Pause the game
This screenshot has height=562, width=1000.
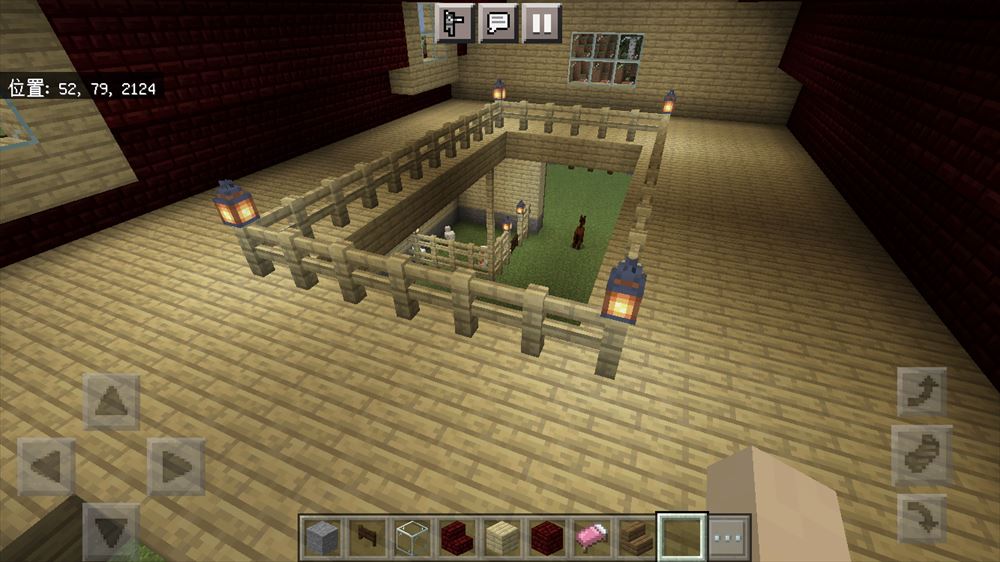pyautogui.click(x=541, y=22)
